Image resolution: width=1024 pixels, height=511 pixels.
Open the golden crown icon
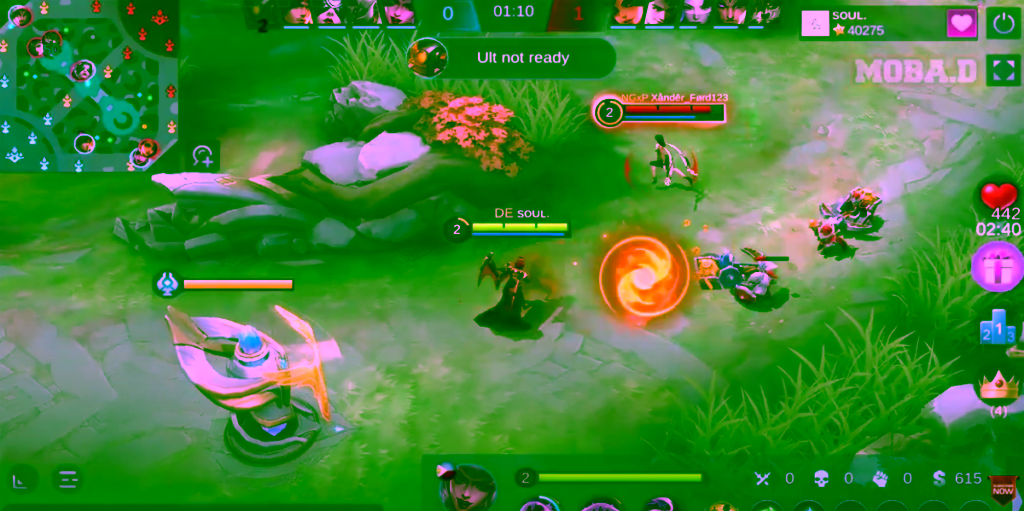[x=997, y=385]
